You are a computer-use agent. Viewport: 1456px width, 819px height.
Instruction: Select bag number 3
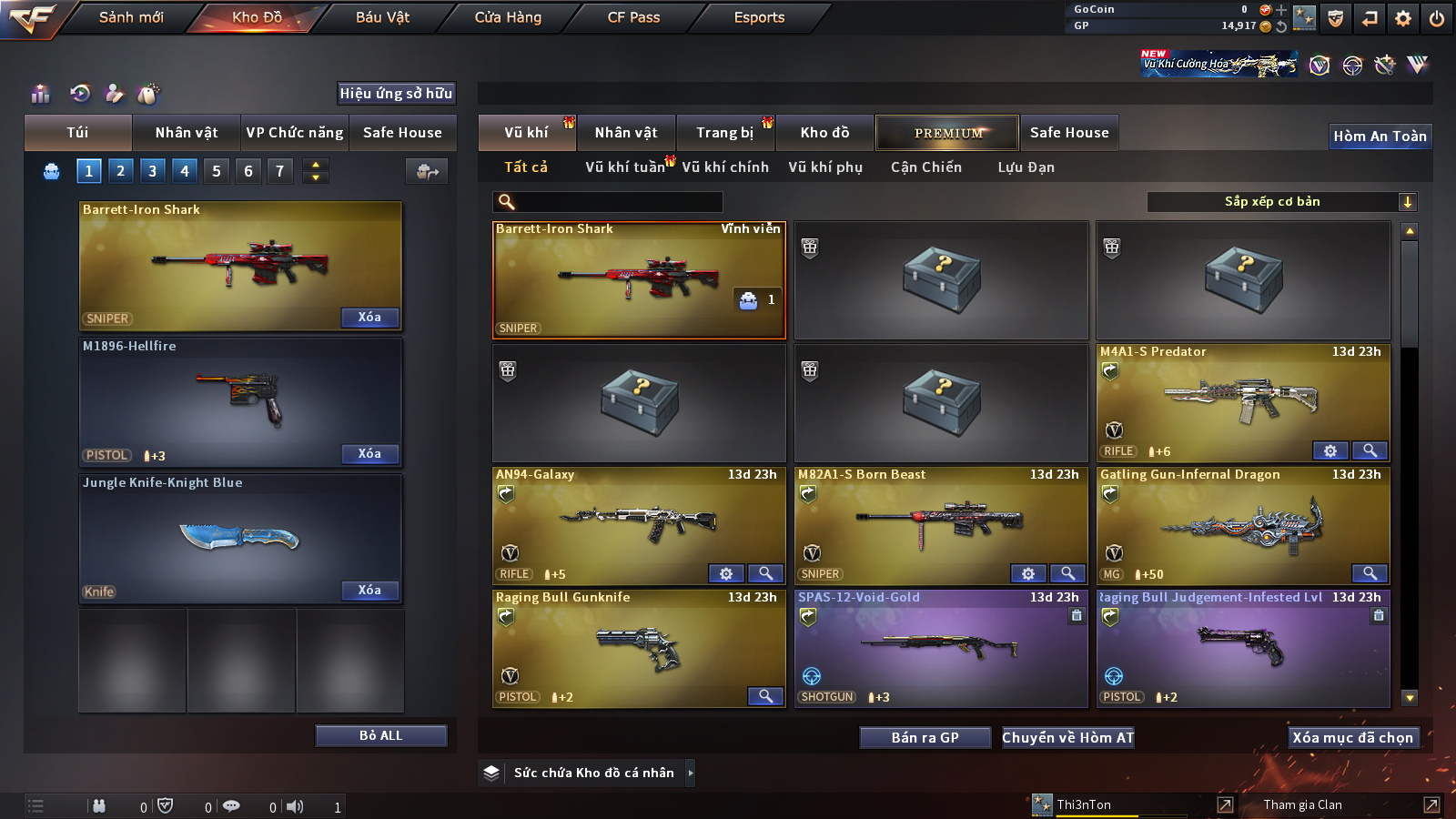[x=152, y=171]
